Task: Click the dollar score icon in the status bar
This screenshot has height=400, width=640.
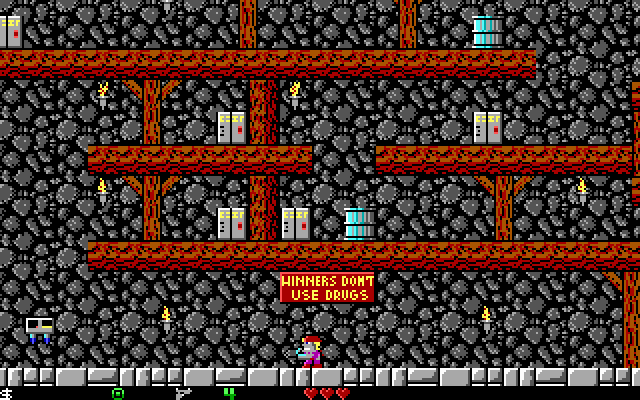Action: pyautogui.click(x=6, y=393)
